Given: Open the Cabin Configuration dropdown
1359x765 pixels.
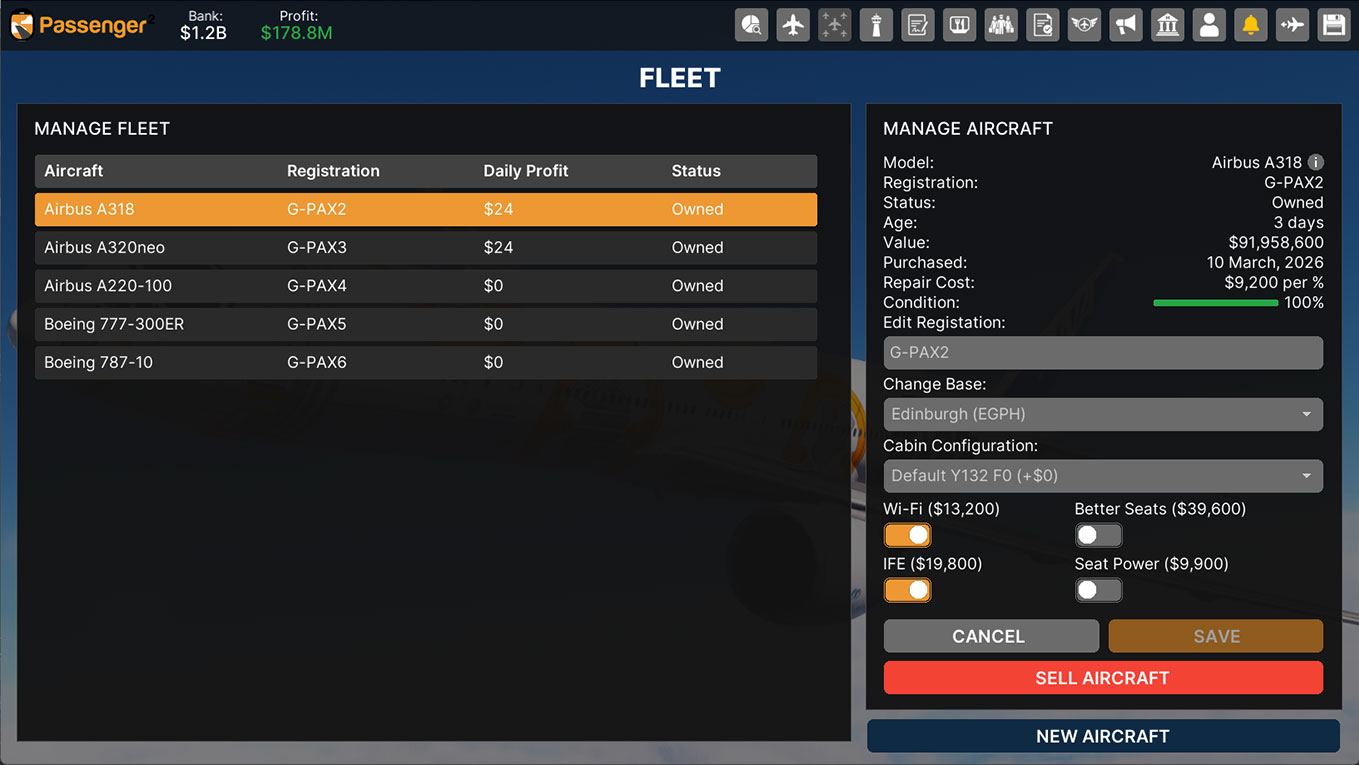Looking at the screenshot, I should tap(1102, 476).
